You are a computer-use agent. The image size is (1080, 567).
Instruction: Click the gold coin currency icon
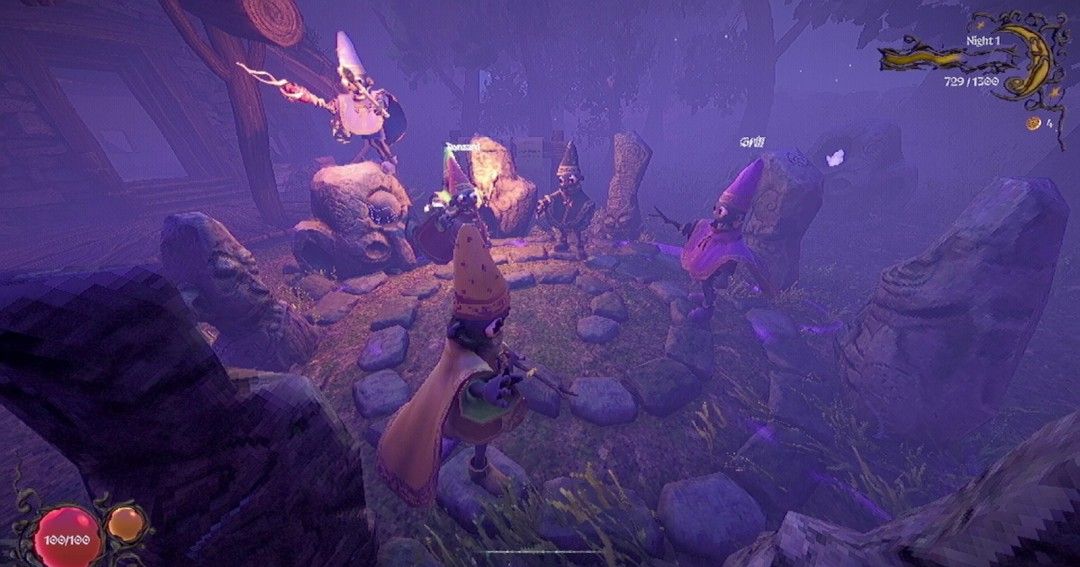(1032, 123)
